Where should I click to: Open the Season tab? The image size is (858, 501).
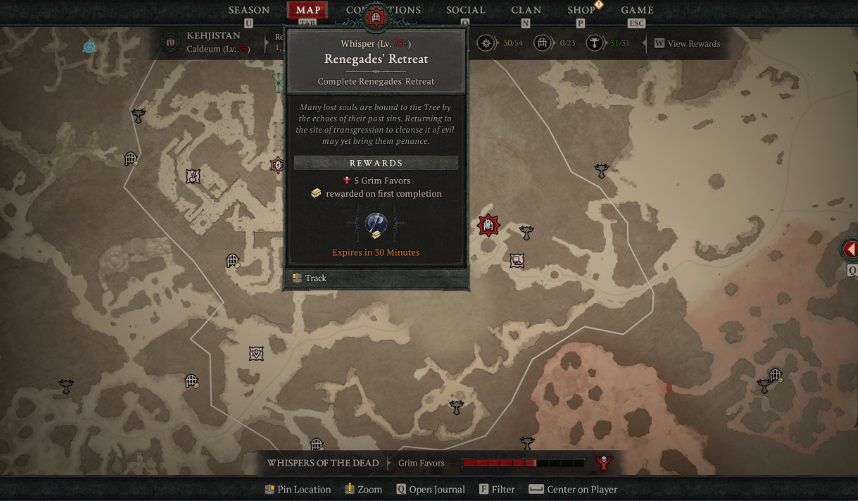tap(248, 10)
